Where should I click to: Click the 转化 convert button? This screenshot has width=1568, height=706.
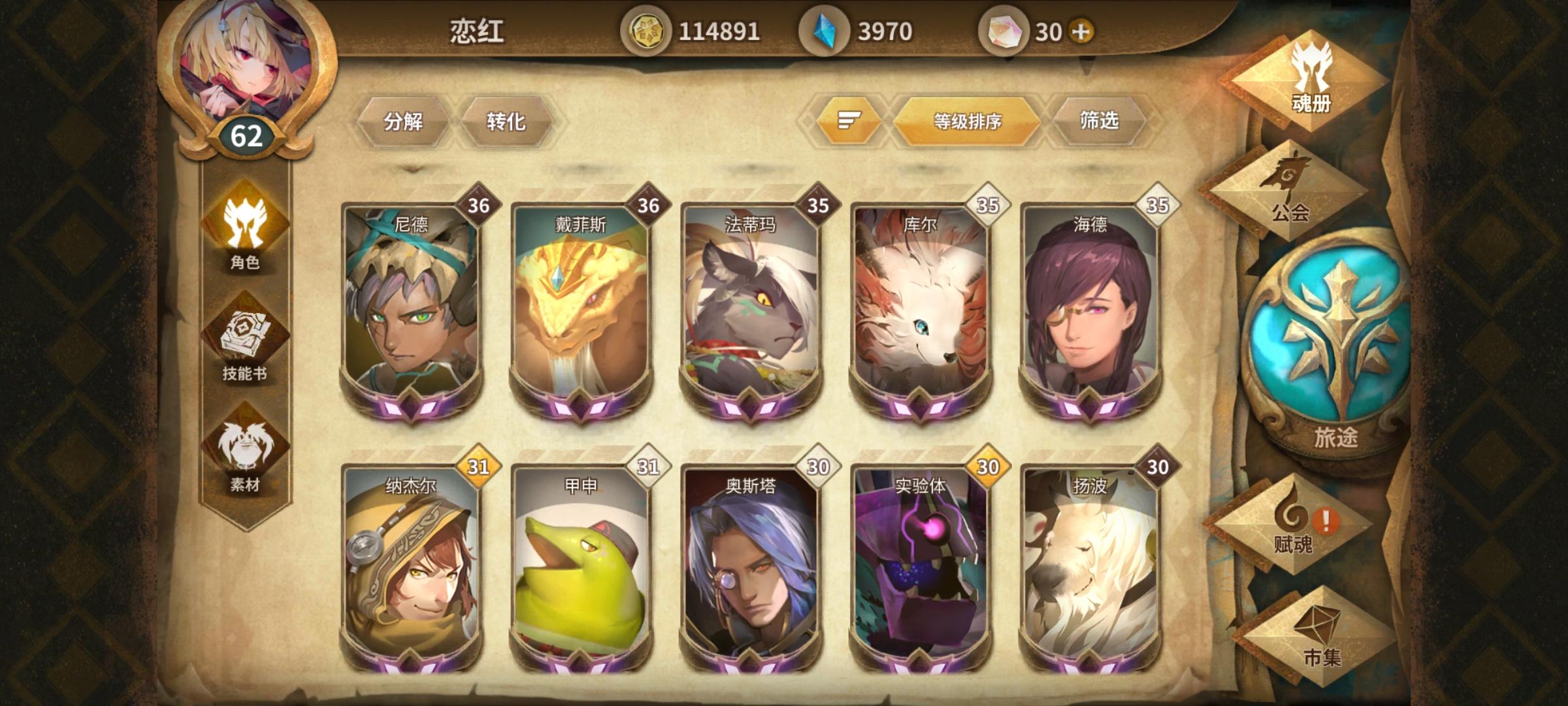click(506, 121)
